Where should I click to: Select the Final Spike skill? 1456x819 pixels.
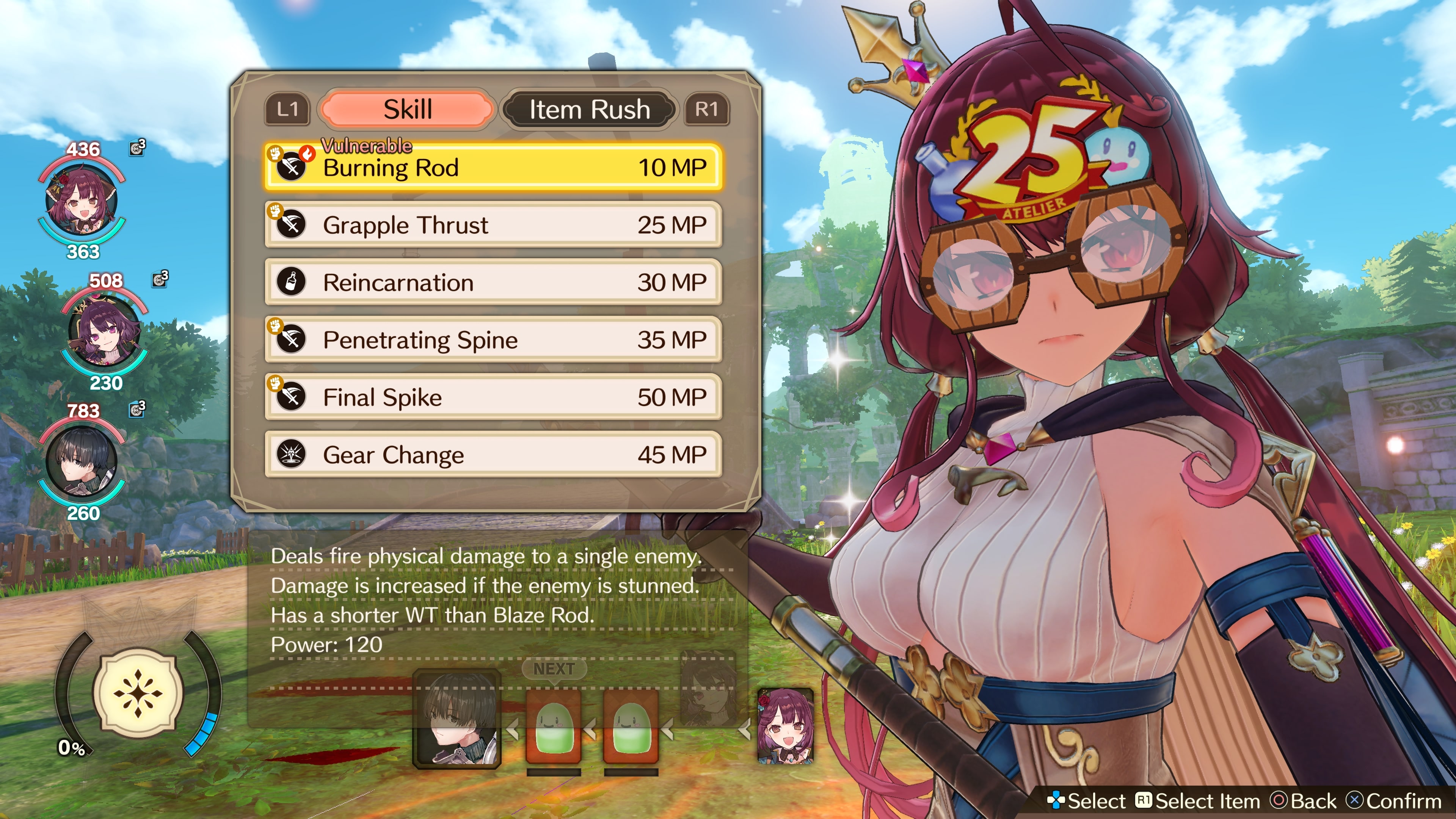[x=493, y=397]
